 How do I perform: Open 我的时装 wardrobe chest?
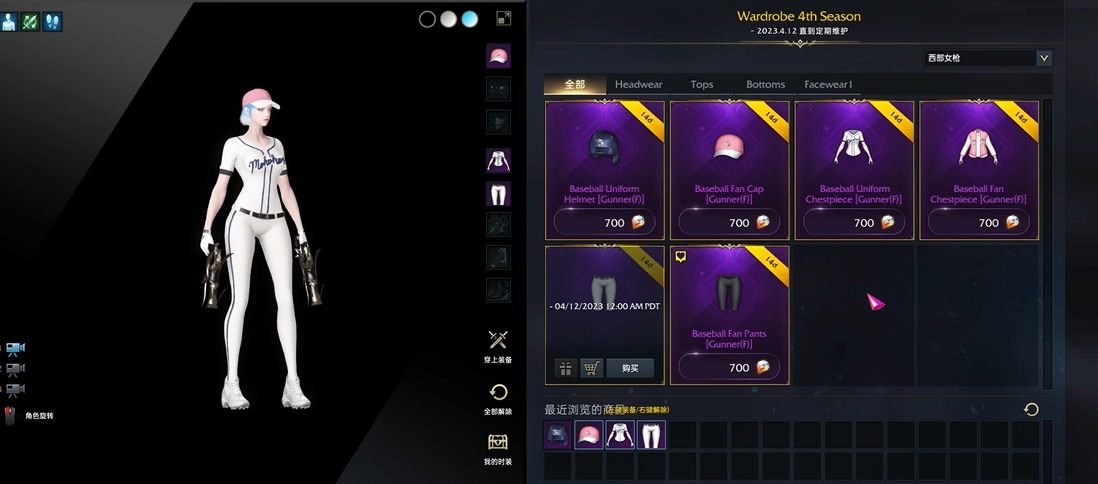pos(498,448)
